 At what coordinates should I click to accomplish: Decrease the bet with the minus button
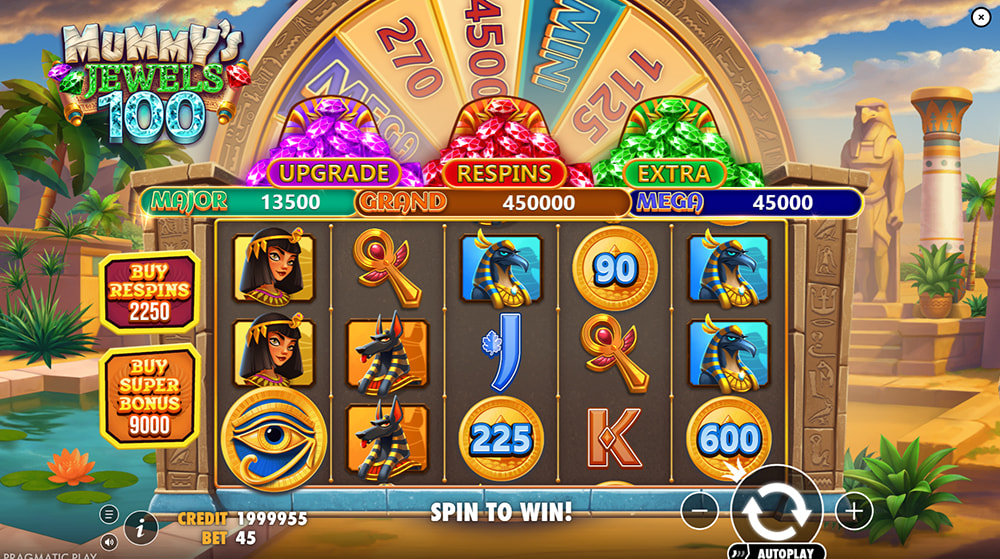tap(699, 512)
